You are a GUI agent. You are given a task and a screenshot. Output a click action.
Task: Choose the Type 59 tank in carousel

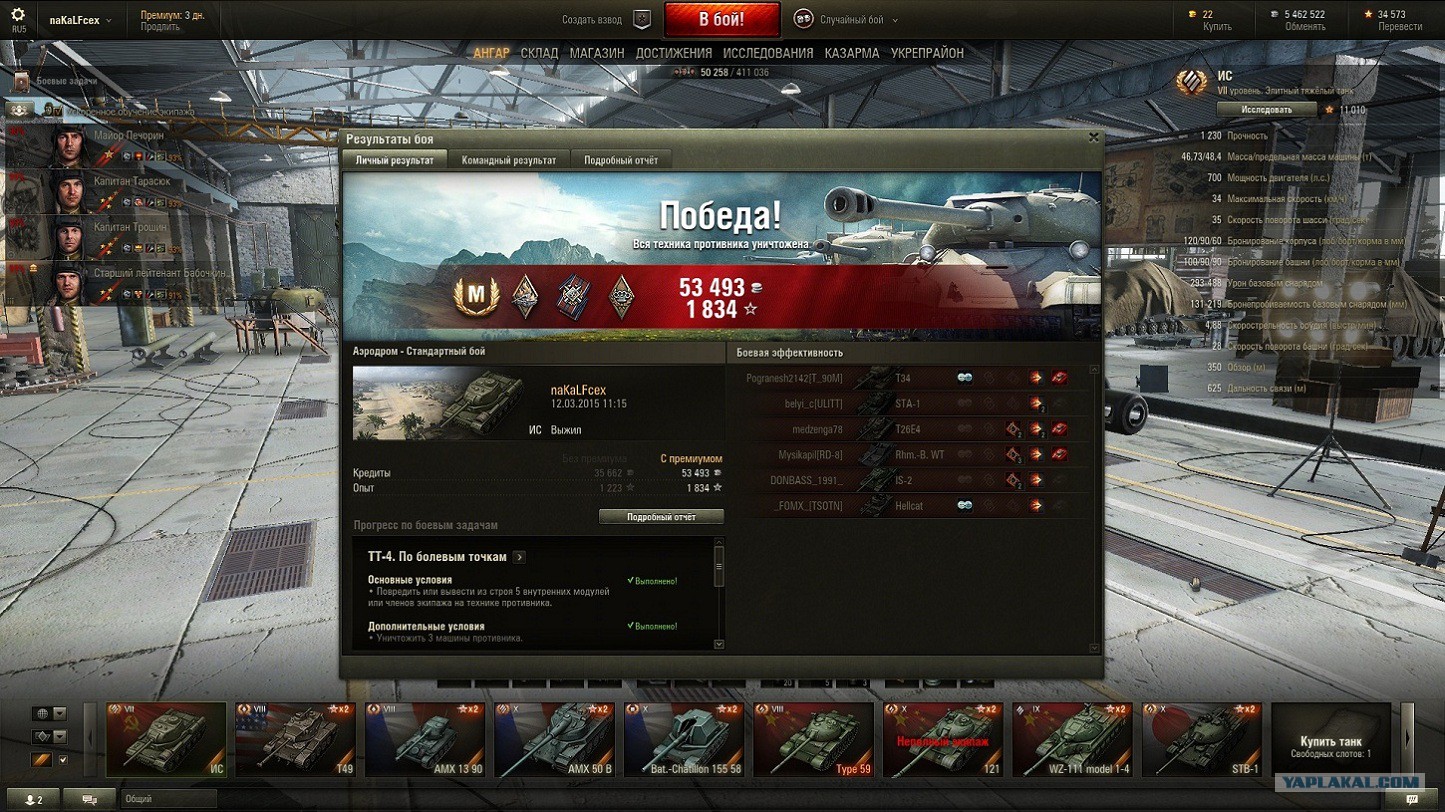(813, 740)
